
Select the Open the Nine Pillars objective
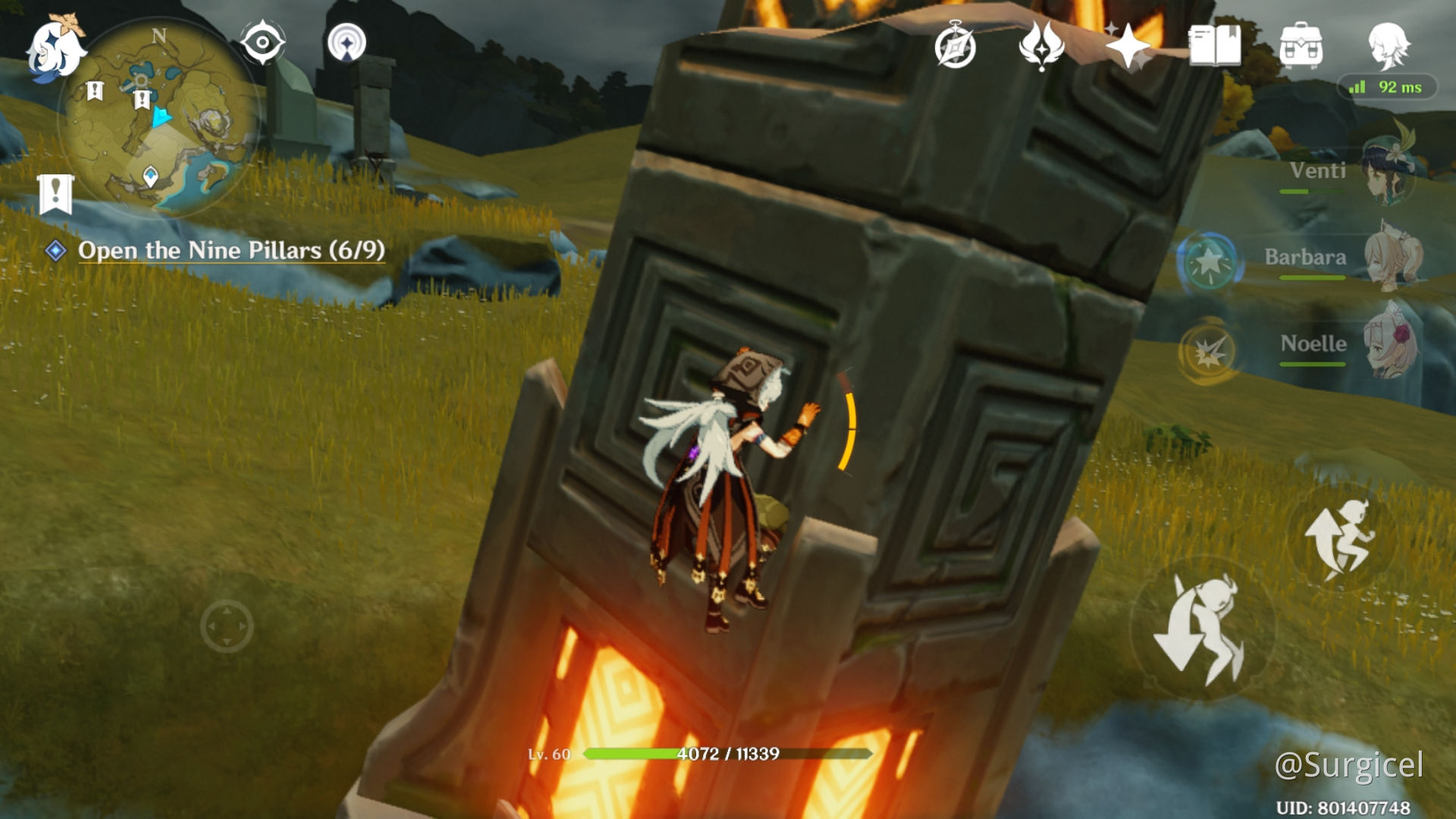(231, 250)
